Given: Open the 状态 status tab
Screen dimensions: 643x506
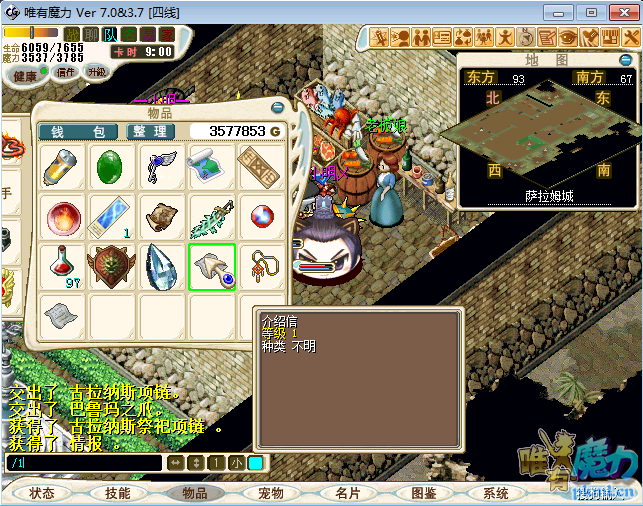Looking at the screenshot, I should tap(41, 493).
